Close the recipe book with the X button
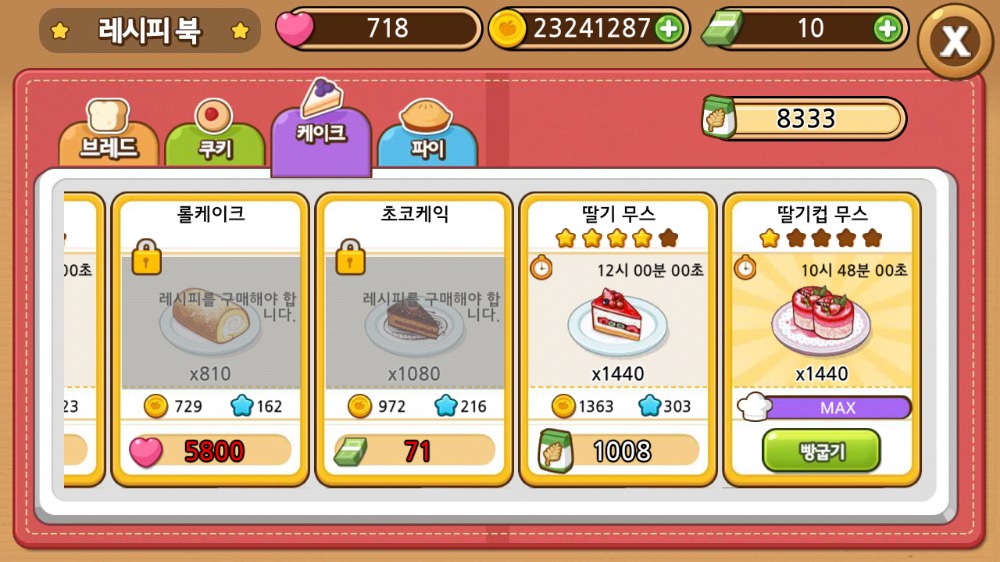Screen dimensions: 1000x562 (956, 41)
